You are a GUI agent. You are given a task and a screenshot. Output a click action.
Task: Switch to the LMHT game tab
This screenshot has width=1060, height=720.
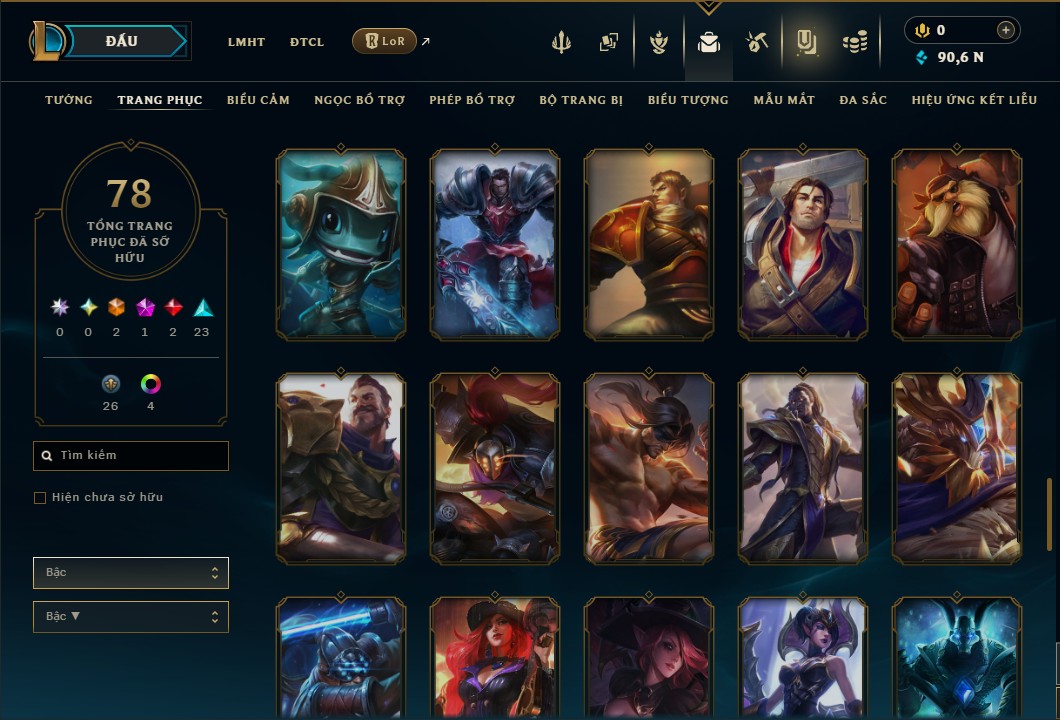click(246, 42)
